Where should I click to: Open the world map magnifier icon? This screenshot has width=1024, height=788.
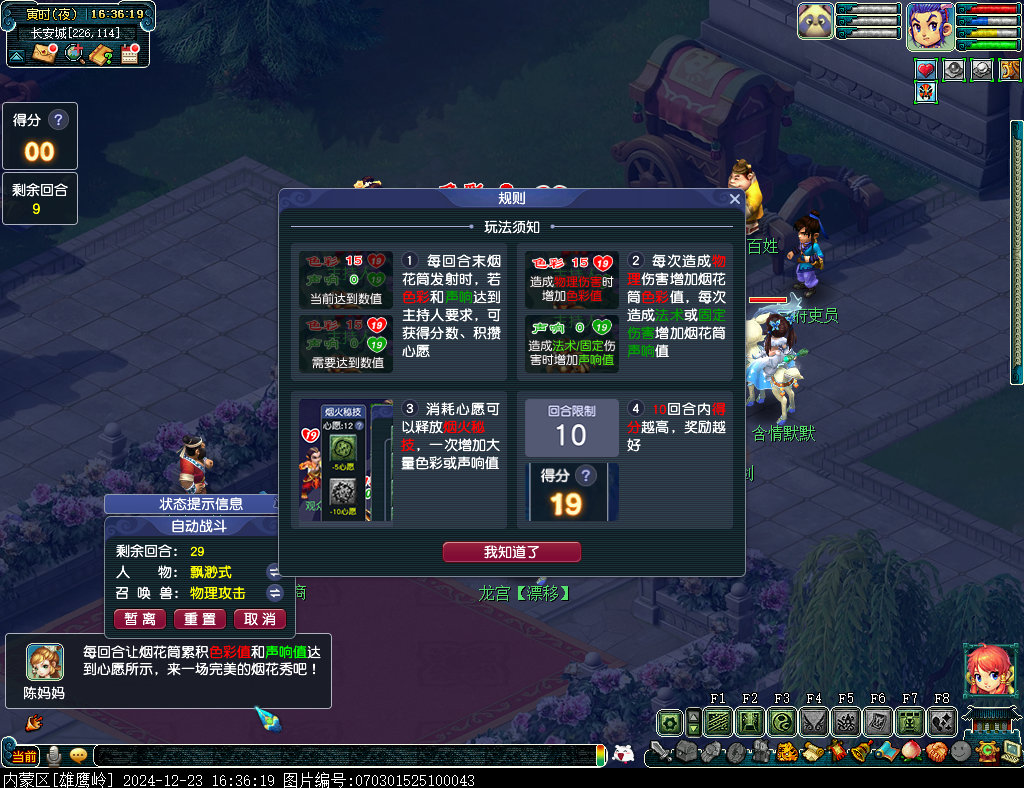pyautogui.click(x=74, y=54)
